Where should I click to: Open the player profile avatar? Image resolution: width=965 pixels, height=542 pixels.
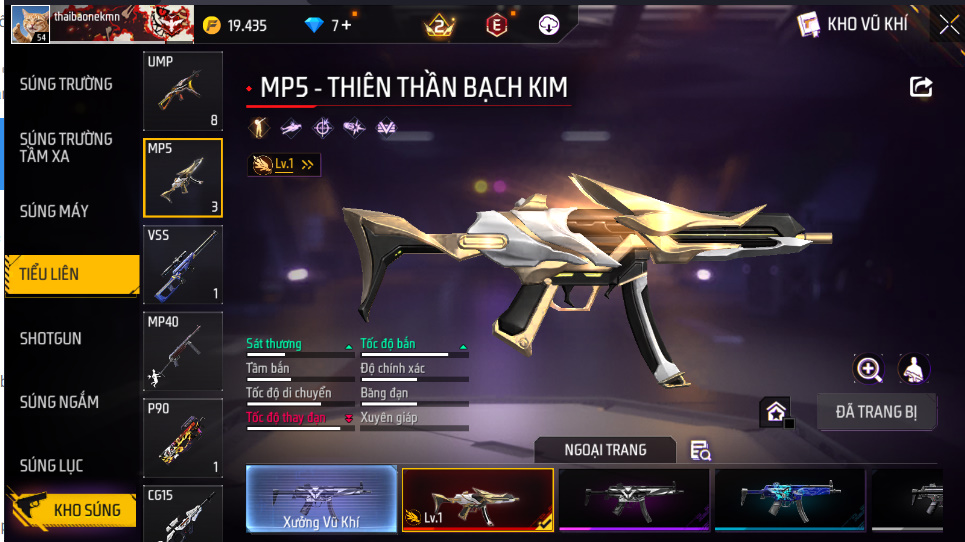coord(30,23)
